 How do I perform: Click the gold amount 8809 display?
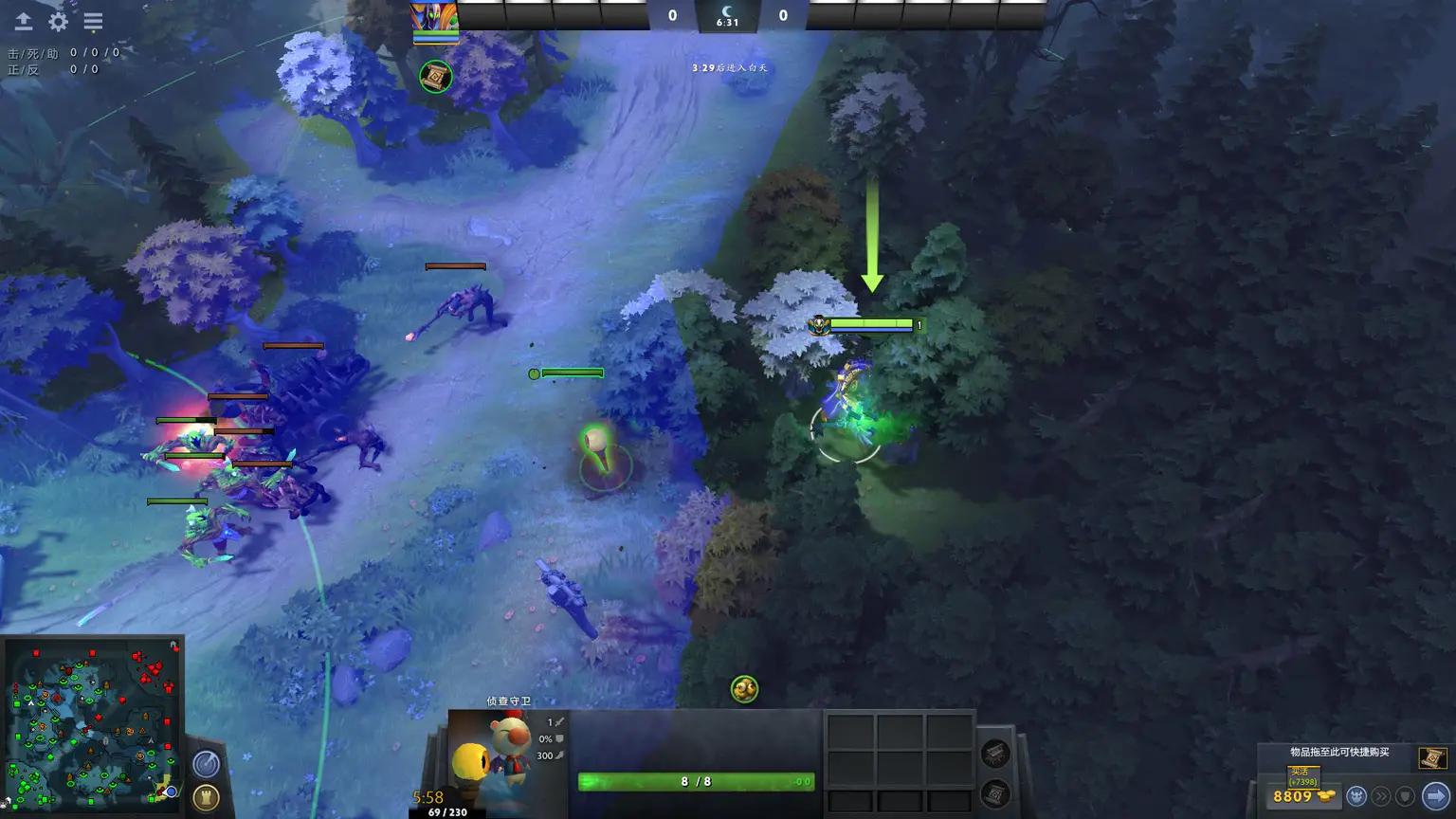point(1293,795)
